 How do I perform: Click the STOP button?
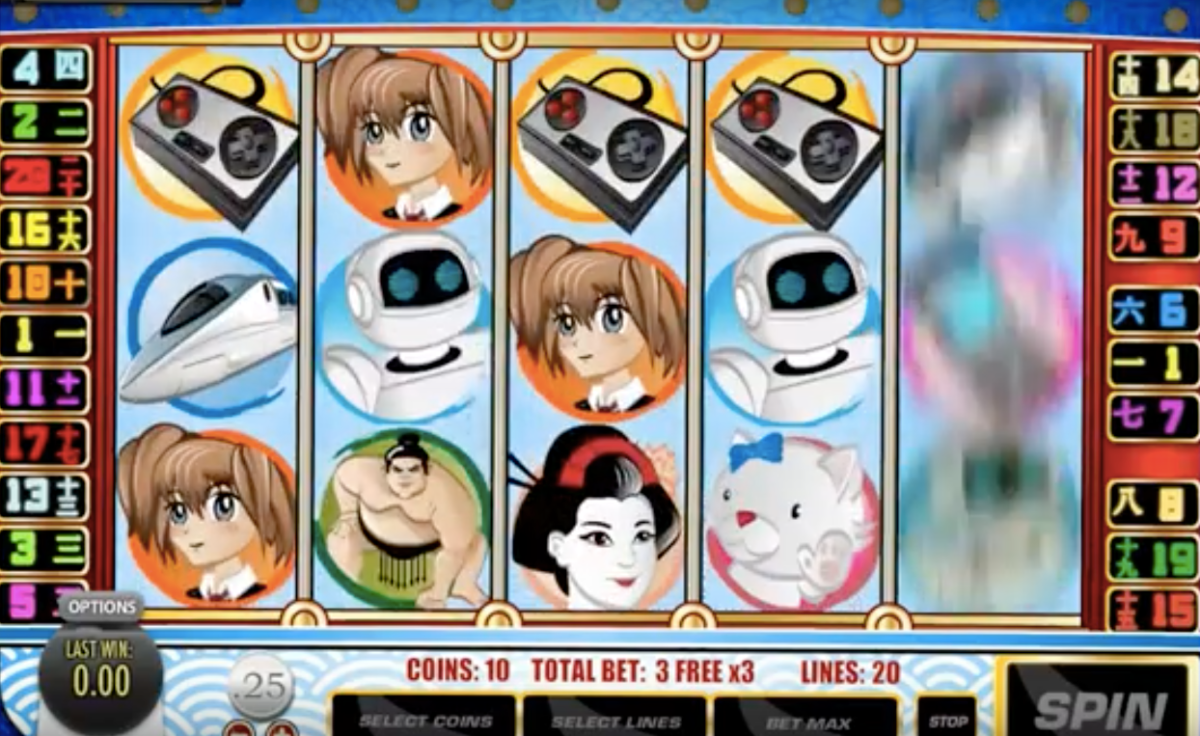tap(946, 720)
